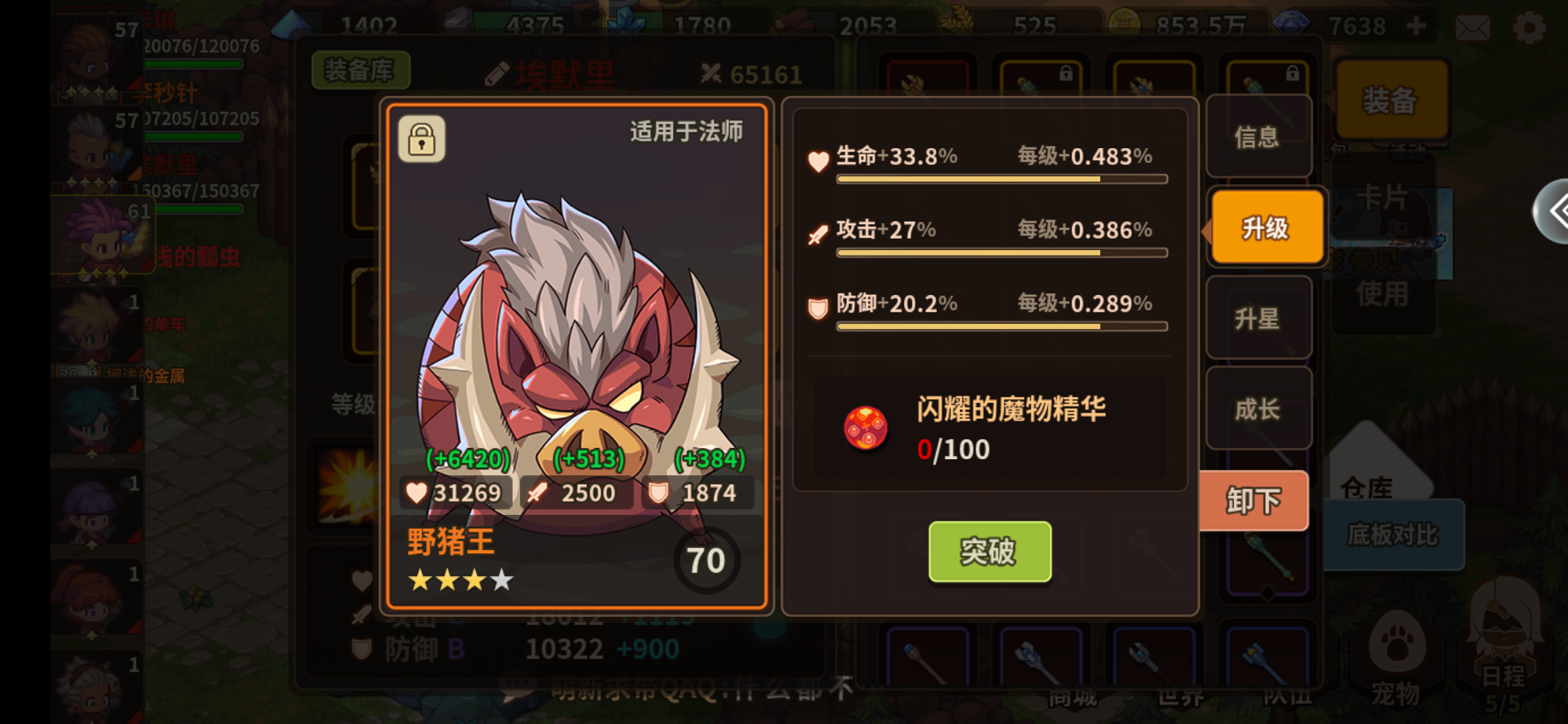Click the 闪耀的魔物精华 essence orb icon

point(866,430)
